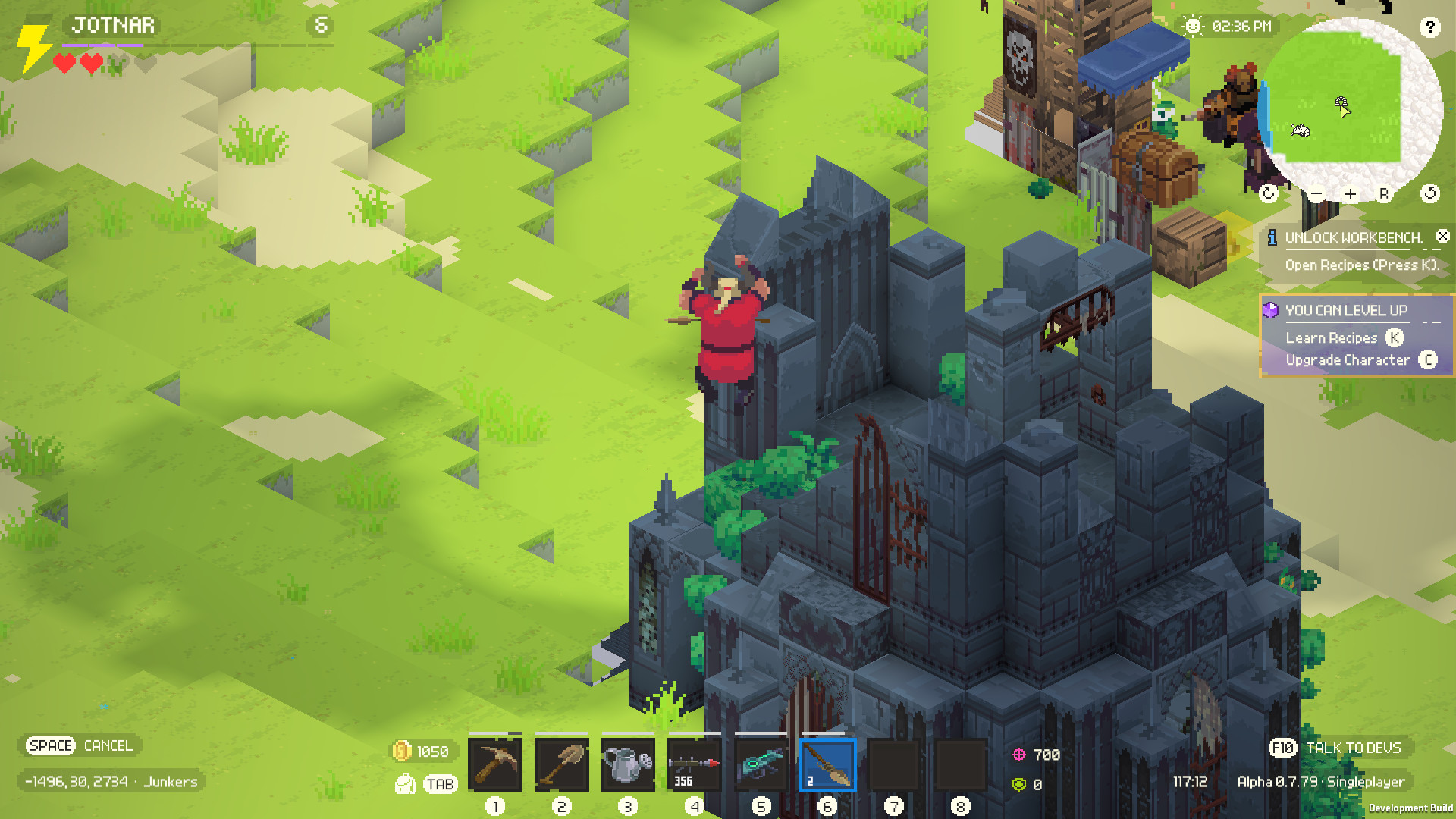This screenshot has width=1456, height=819.
Task: Equip the watering can slot
Action: (627, 764)
